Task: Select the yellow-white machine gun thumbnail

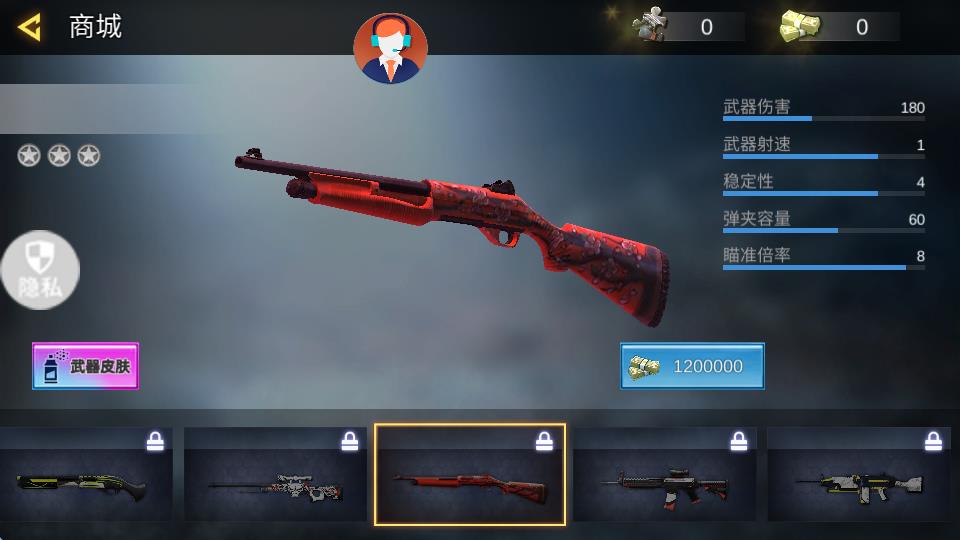Action: [x=858, y=476]
